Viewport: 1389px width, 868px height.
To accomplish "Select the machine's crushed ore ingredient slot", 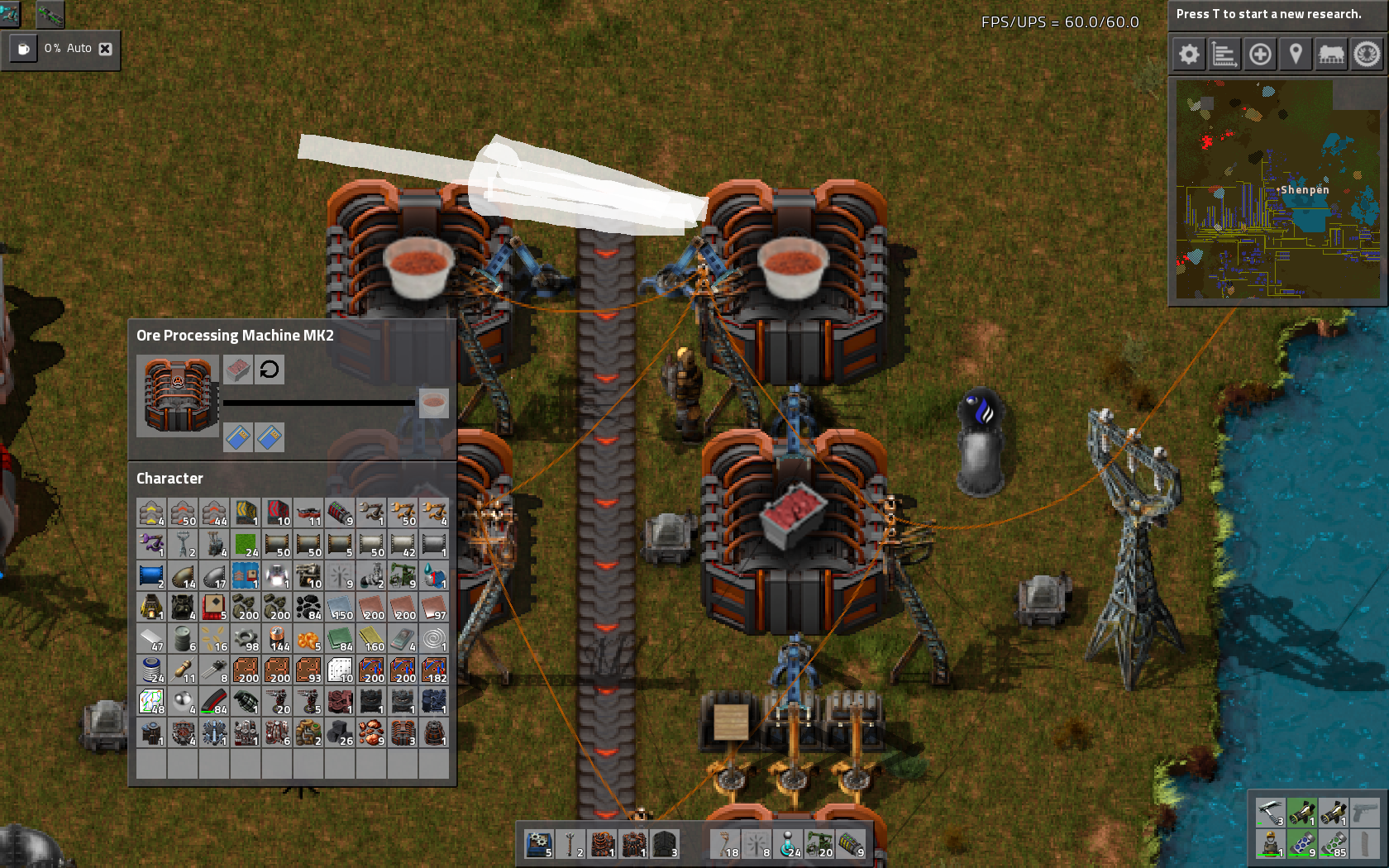I will (x=238, y=370).
